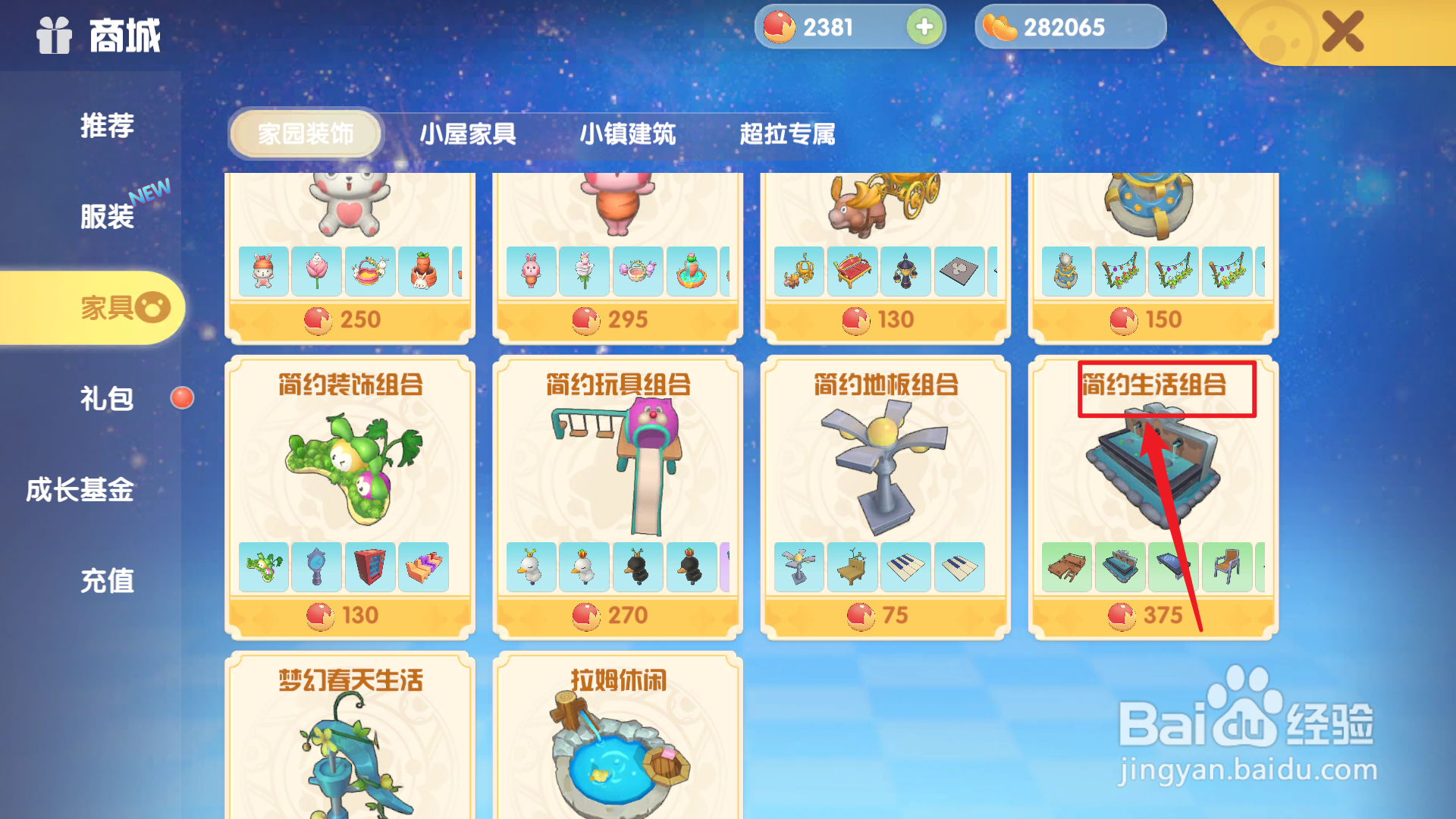Open the 充值 recharge section

pos(106,582)
